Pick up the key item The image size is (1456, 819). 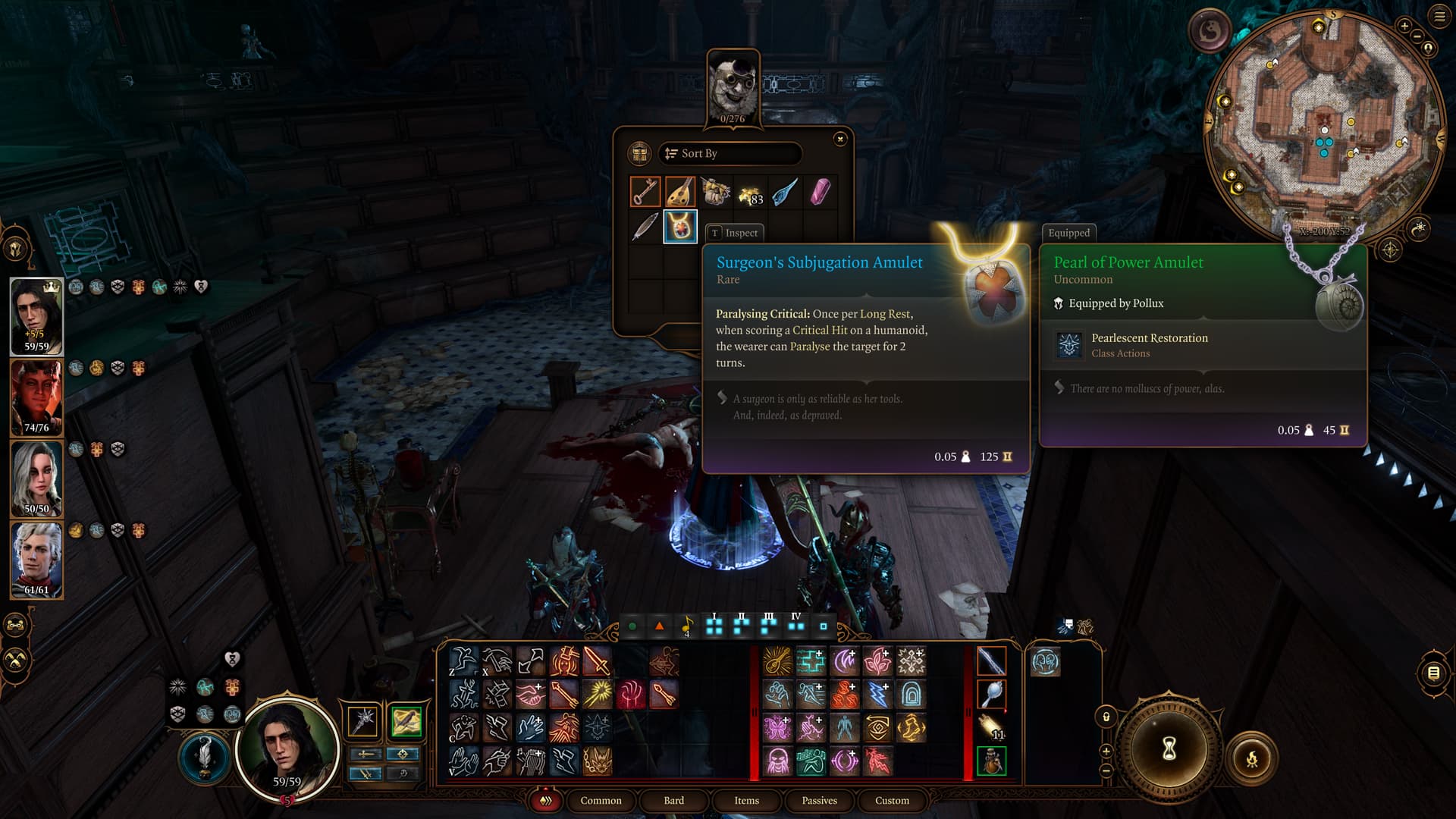(x=645, y=192)
